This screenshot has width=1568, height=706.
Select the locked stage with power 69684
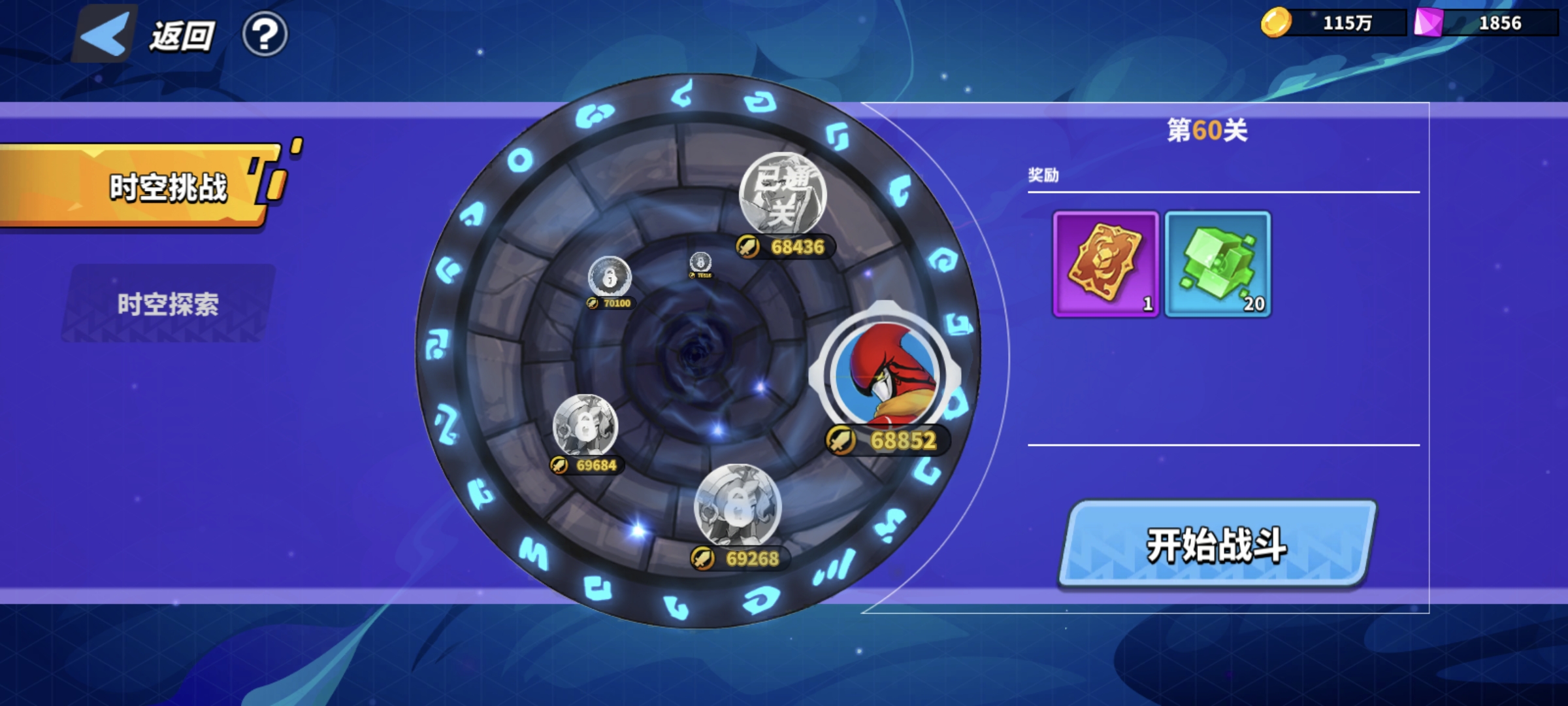585,426
